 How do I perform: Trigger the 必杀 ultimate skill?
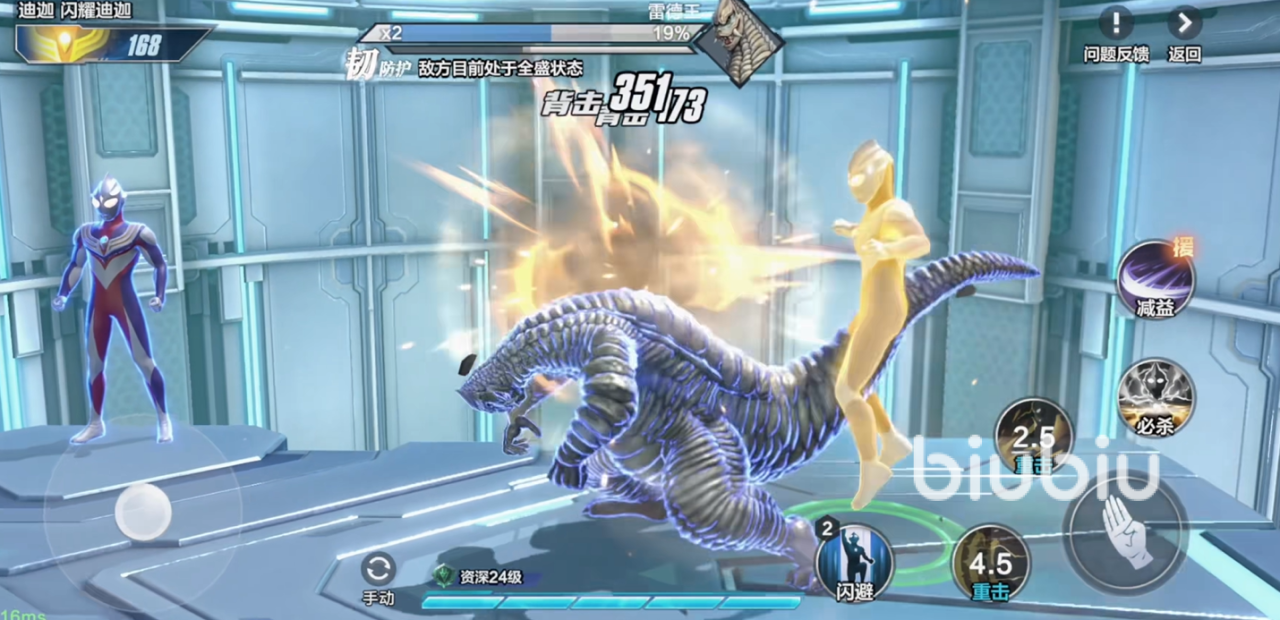point(1156,396)
